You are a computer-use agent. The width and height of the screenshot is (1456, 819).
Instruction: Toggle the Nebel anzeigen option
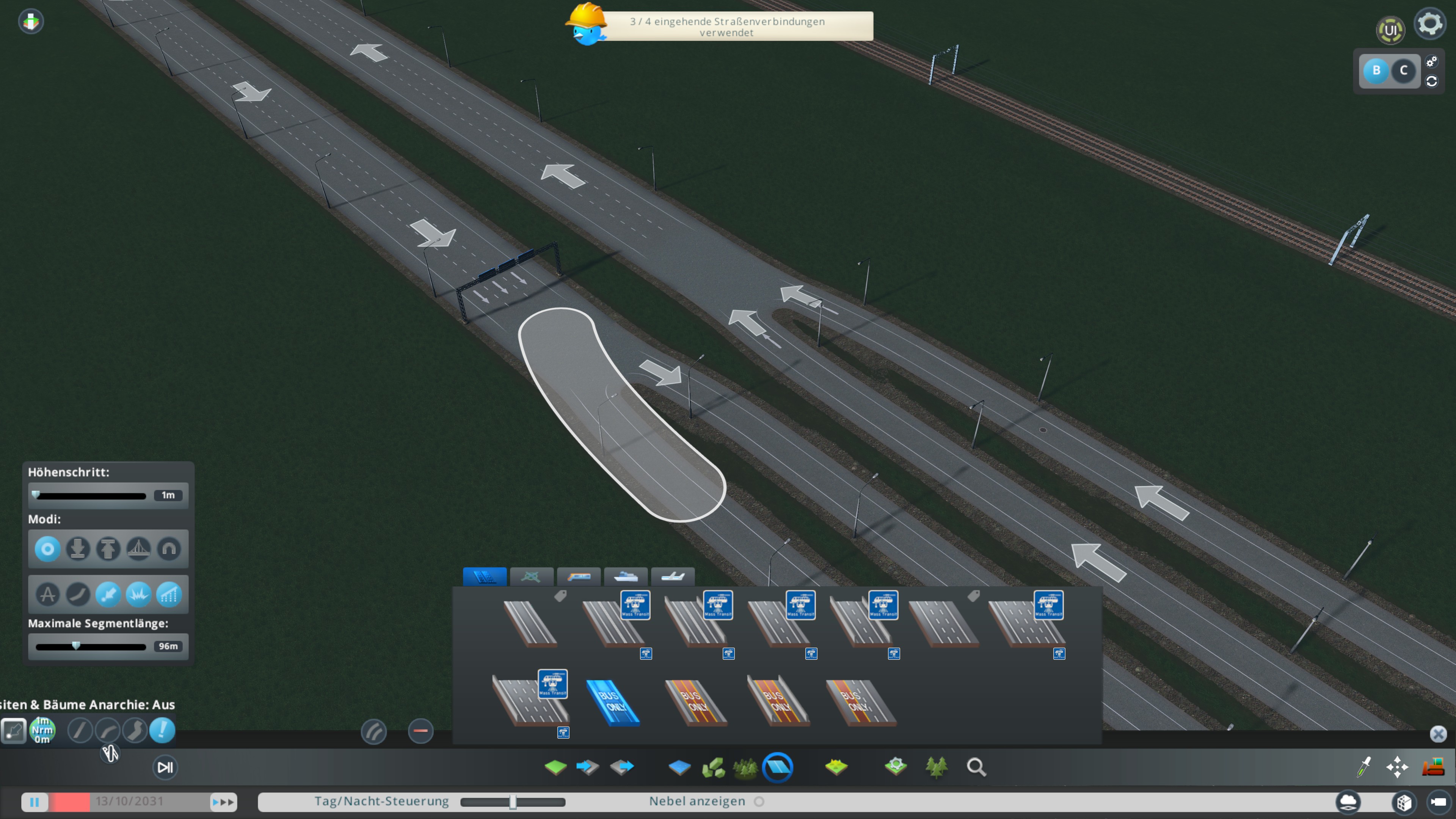(x=759, y=802)
